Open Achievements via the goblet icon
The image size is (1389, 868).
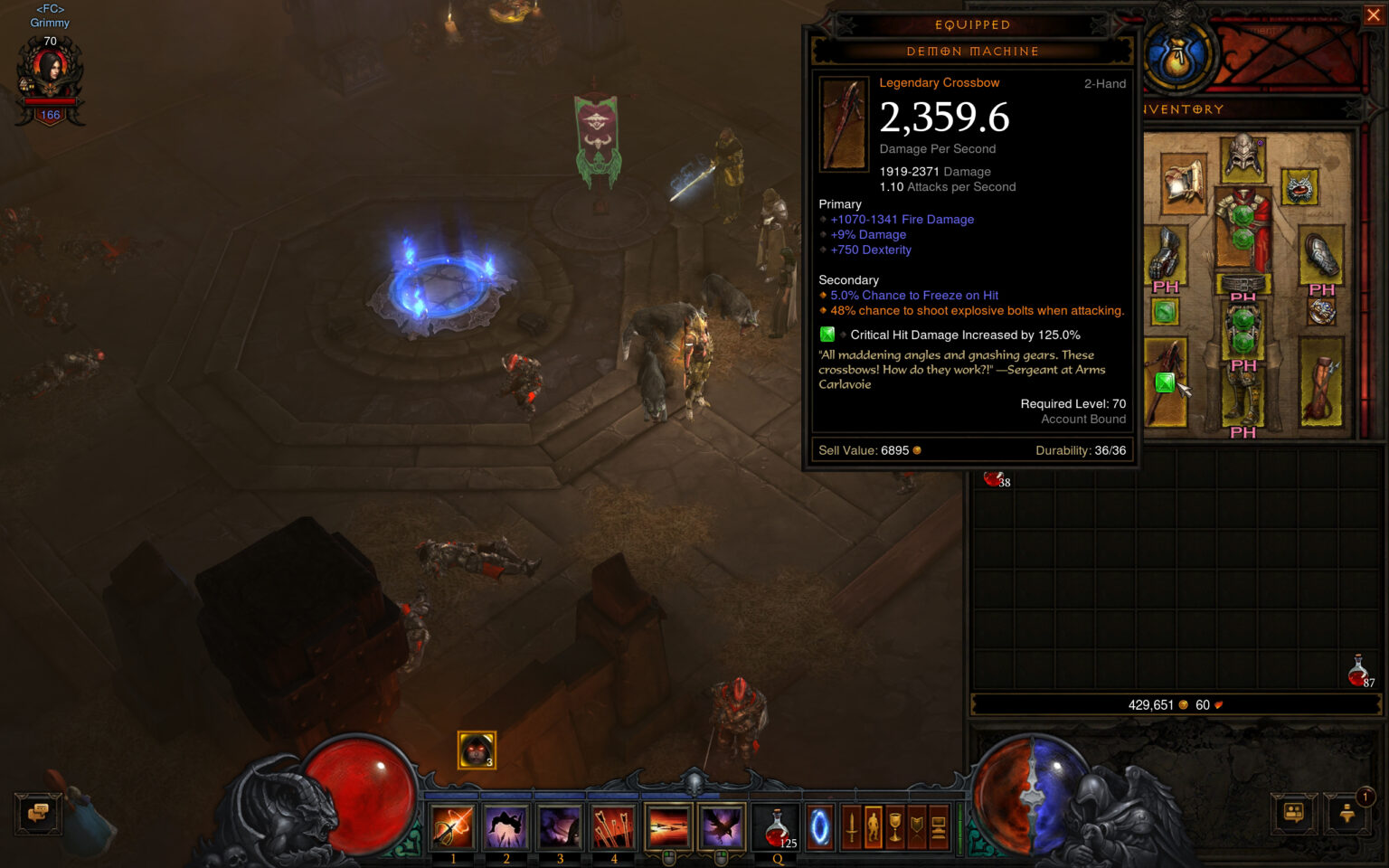893,826
